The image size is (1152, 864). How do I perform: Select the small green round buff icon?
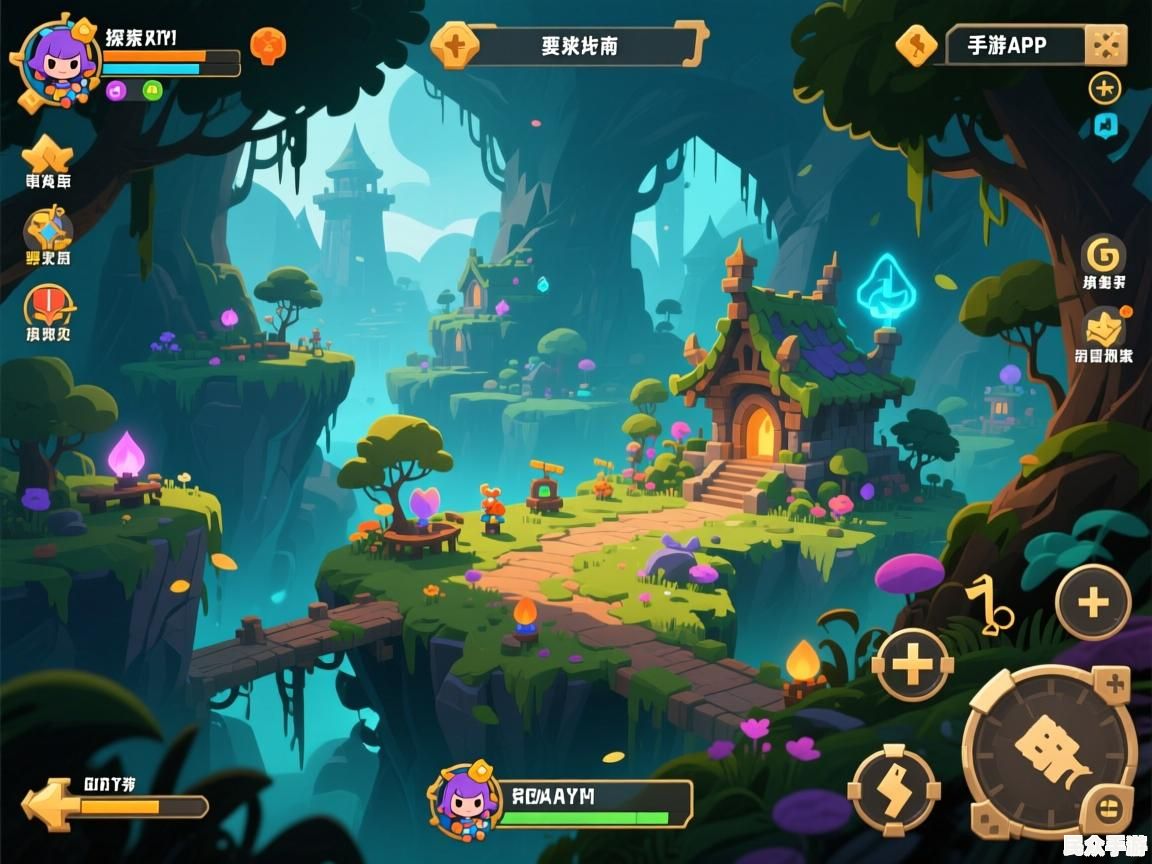(152, 90)
